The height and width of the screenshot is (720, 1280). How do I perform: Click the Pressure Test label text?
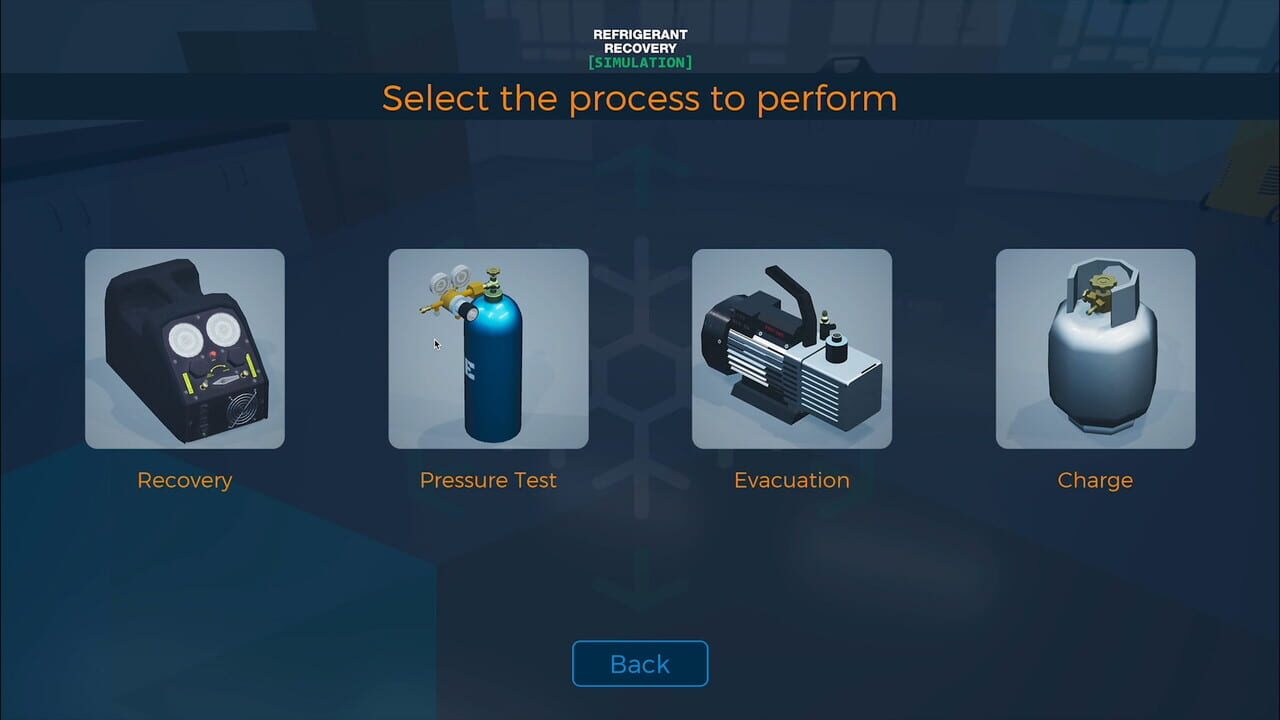tap(488, 480)
